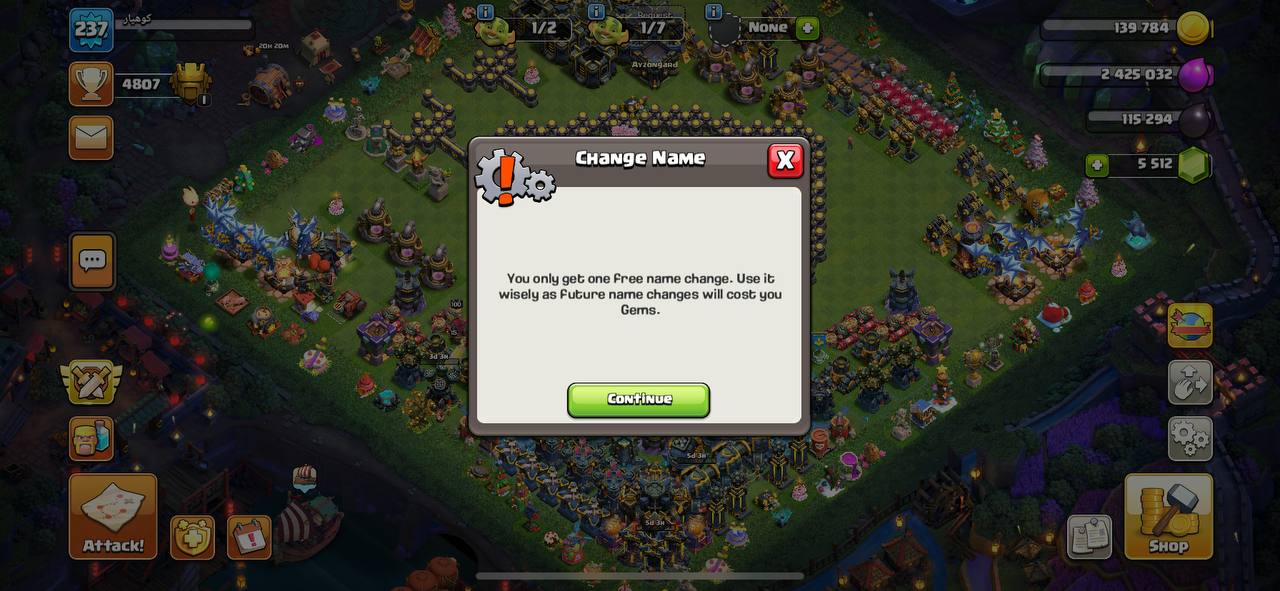The width and height of the screenshot is (1280, 591).
Task: Open the chat speech bubble
Action: tap(92, 261)
